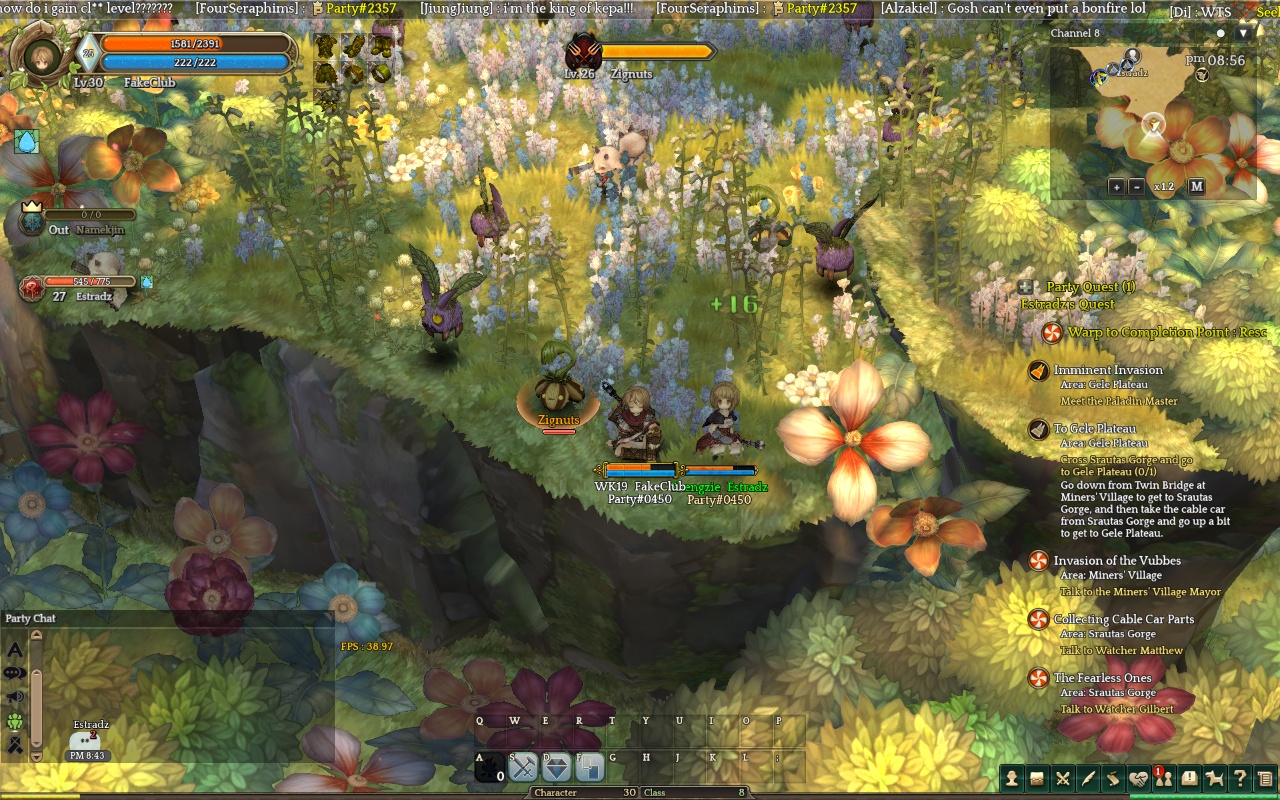Open the party menu with notification badge

pyautogui.click(x=1163, y=778)
